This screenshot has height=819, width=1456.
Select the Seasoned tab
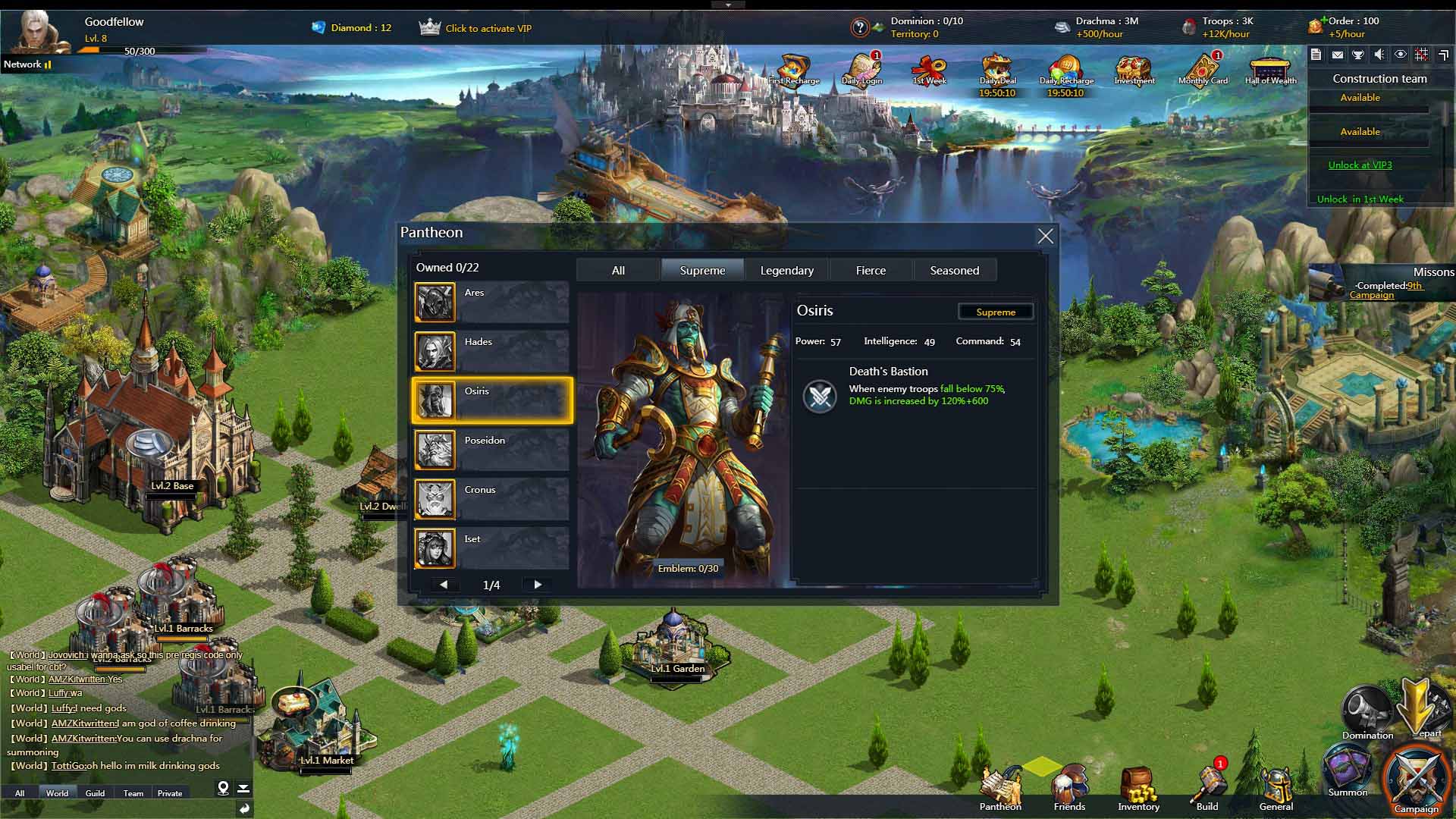(x=954, y=271)
